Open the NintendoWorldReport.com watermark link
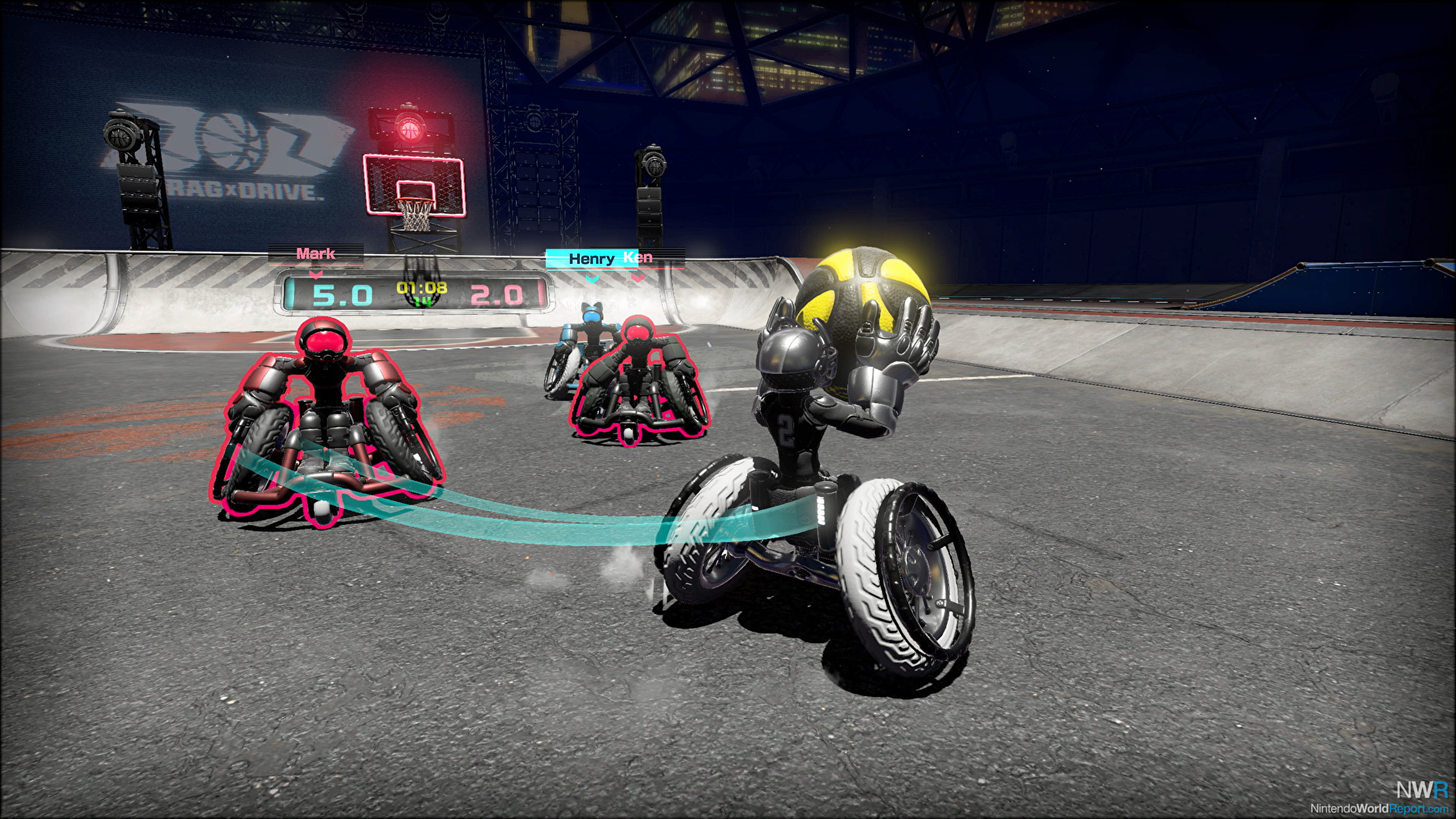The width and height of the screenshot is (1456, 819). (x=1379, y=808)
